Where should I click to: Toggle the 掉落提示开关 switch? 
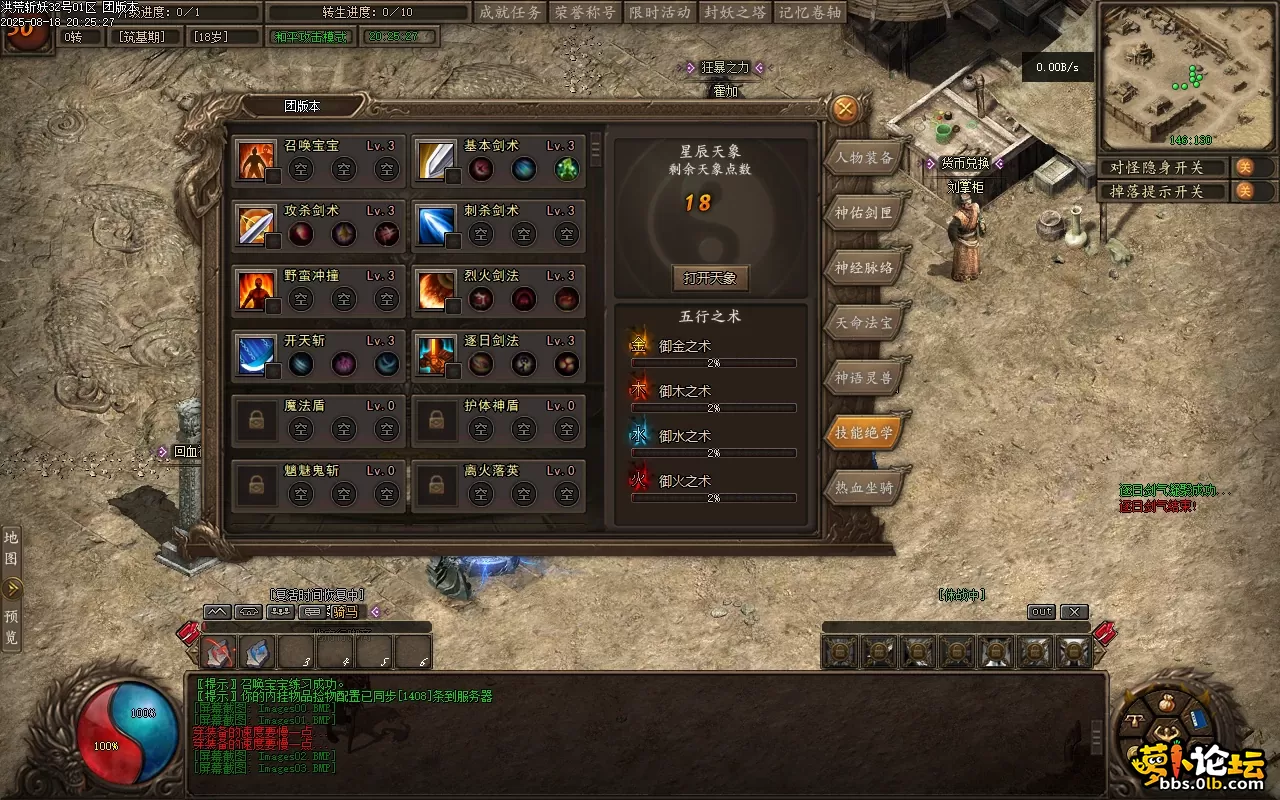1245,191
